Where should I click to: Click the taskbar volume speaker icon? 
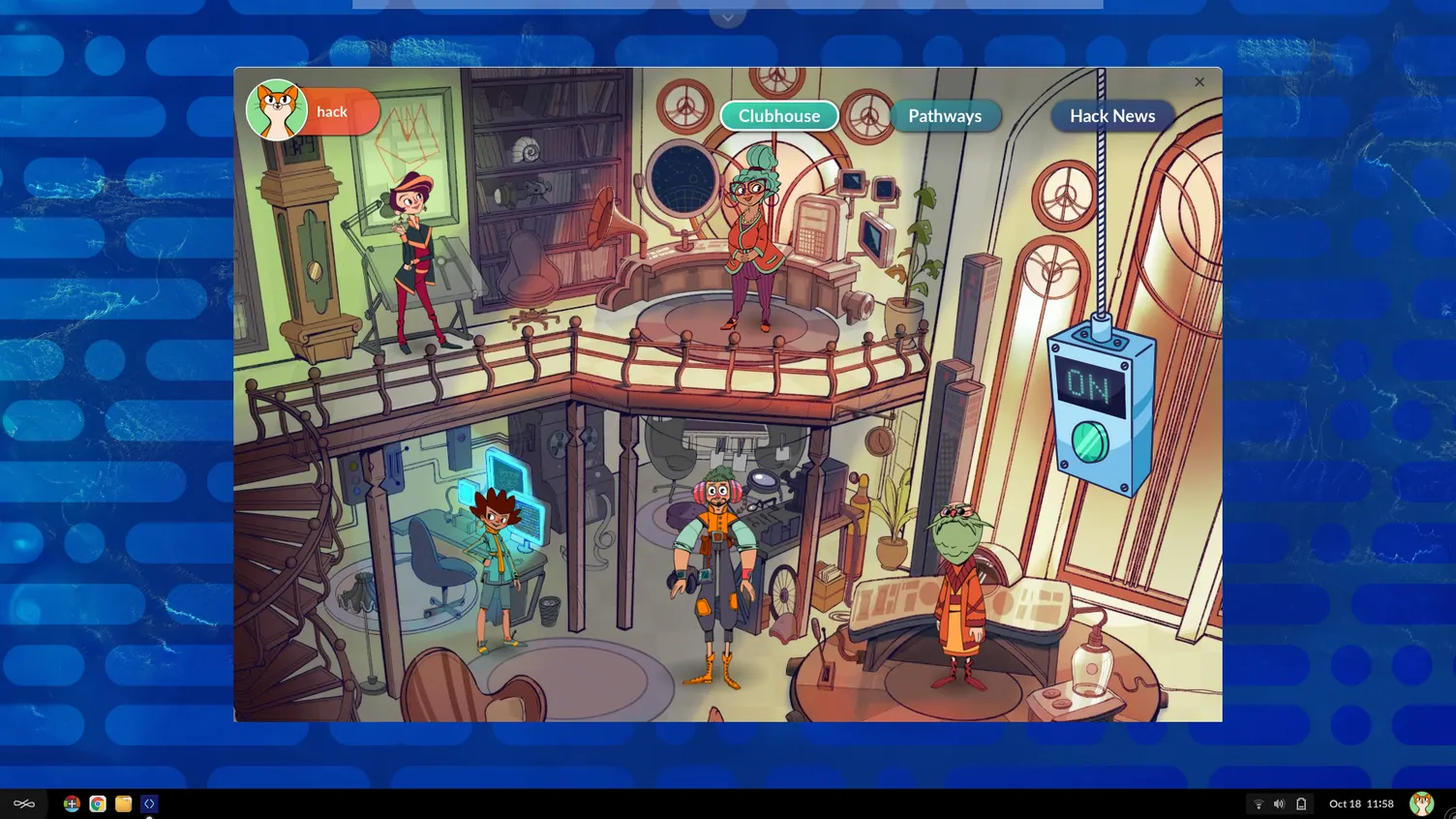click(1279, 804)
